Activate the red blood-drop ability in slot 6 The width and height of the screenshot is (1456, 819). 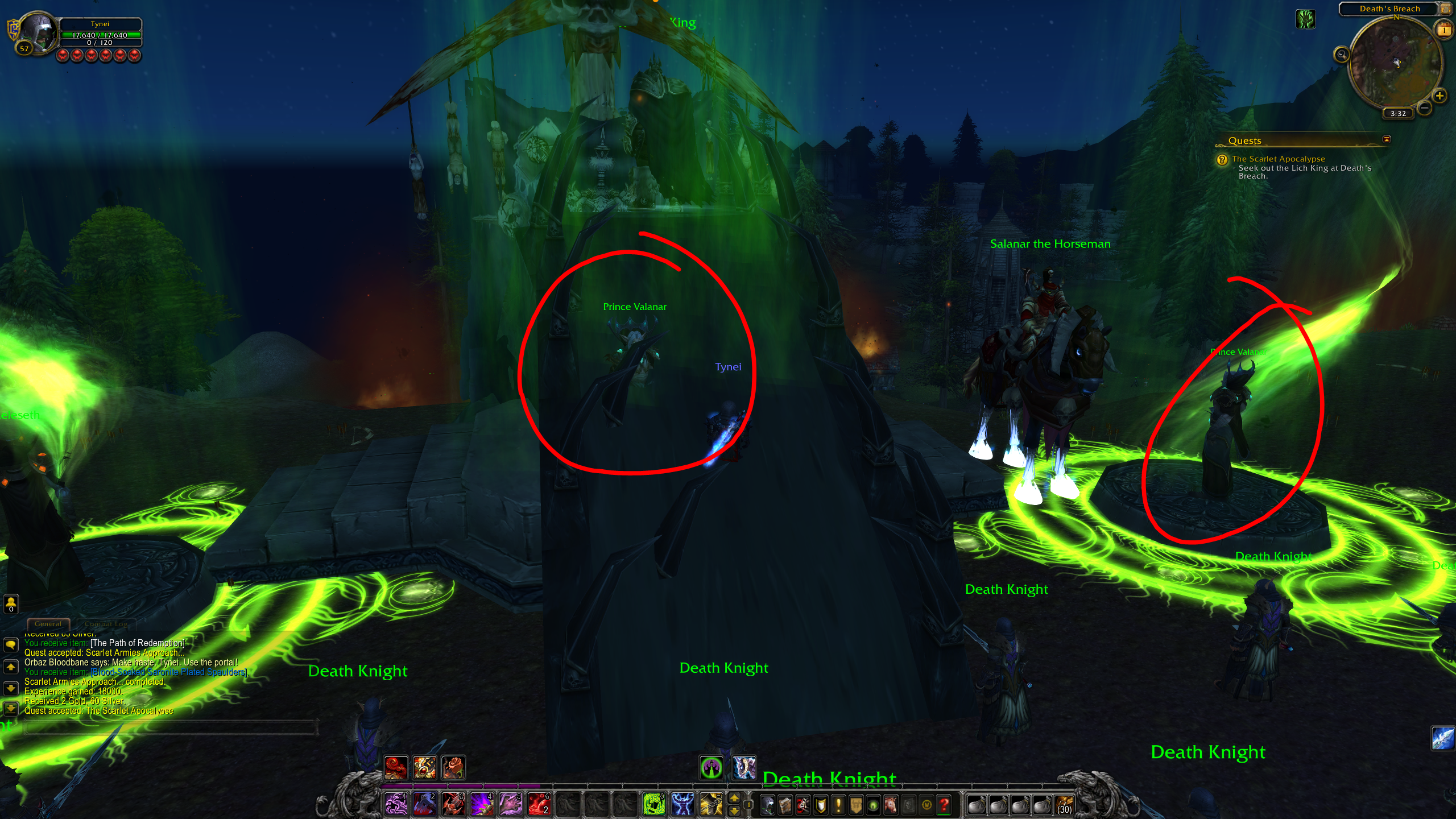(539, 804)
